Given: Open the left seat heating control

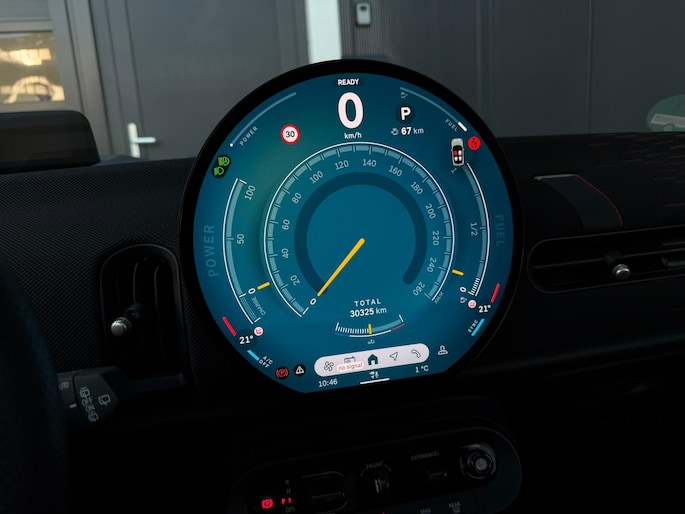Looking at the screenshot, I should click(x=259, y=330).
